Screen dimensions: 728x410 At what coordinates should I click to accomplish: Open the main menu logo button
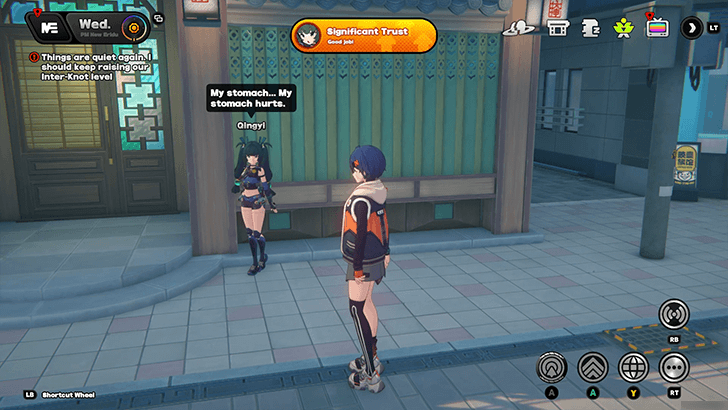pos(47,25)
